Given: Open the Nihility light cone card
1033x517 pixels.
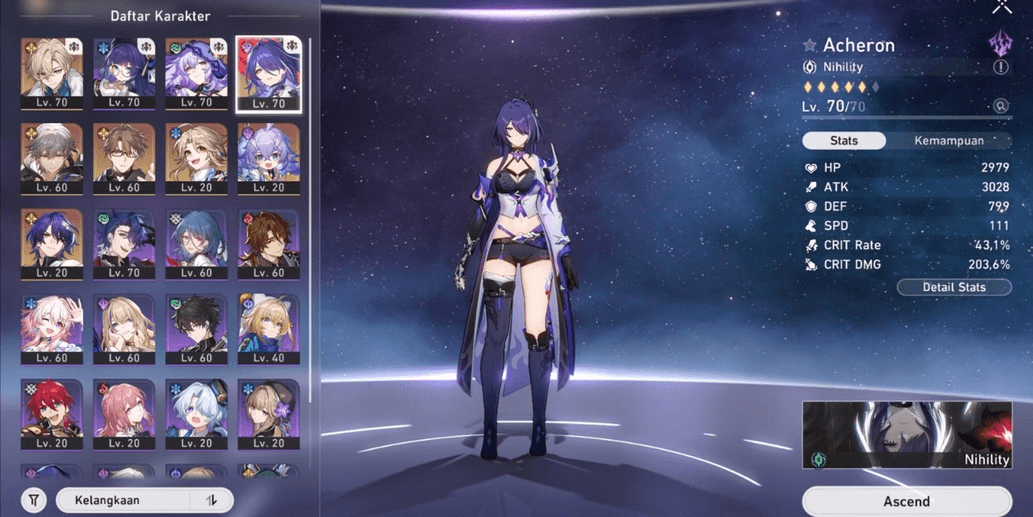Looking at the screenshot, I should click(906, 436).
